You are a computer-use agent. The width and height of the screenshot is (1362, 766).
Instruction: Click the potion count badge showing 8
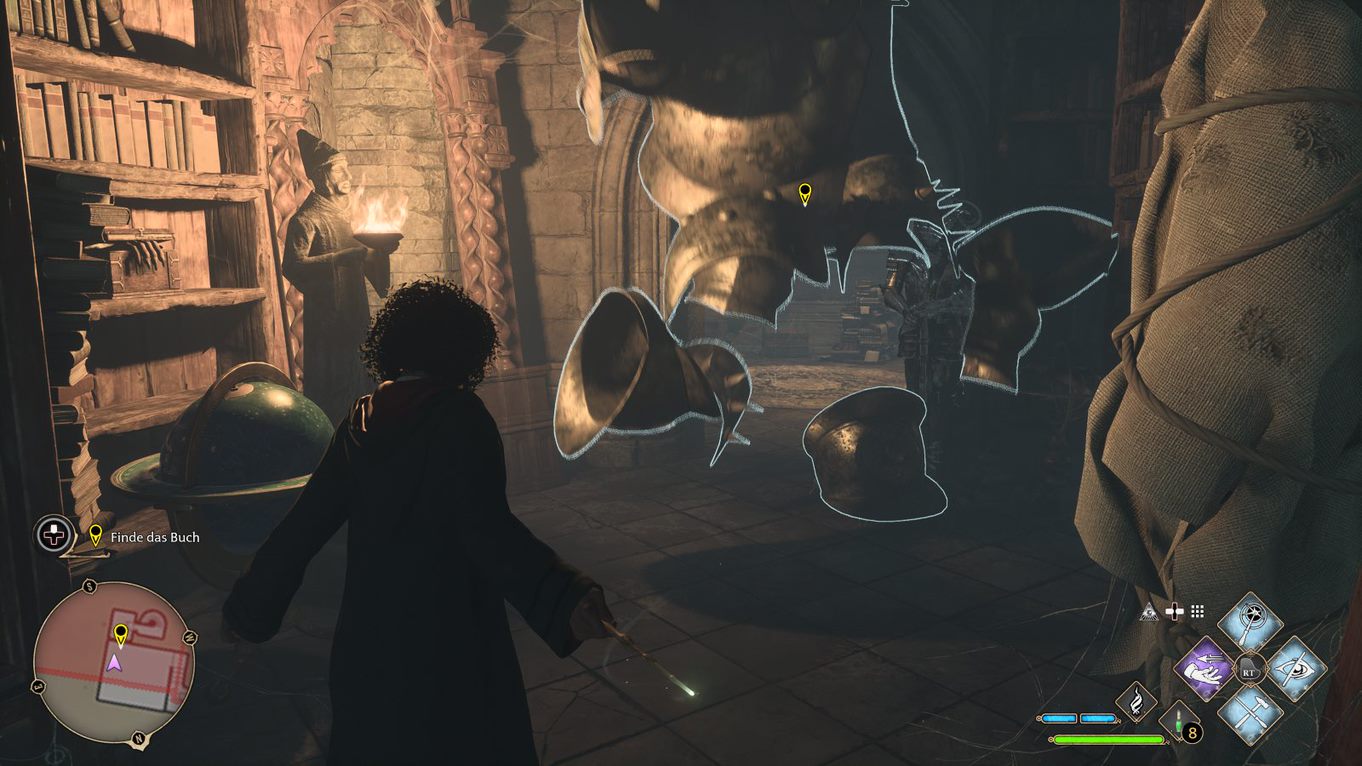pos(1192,732)
